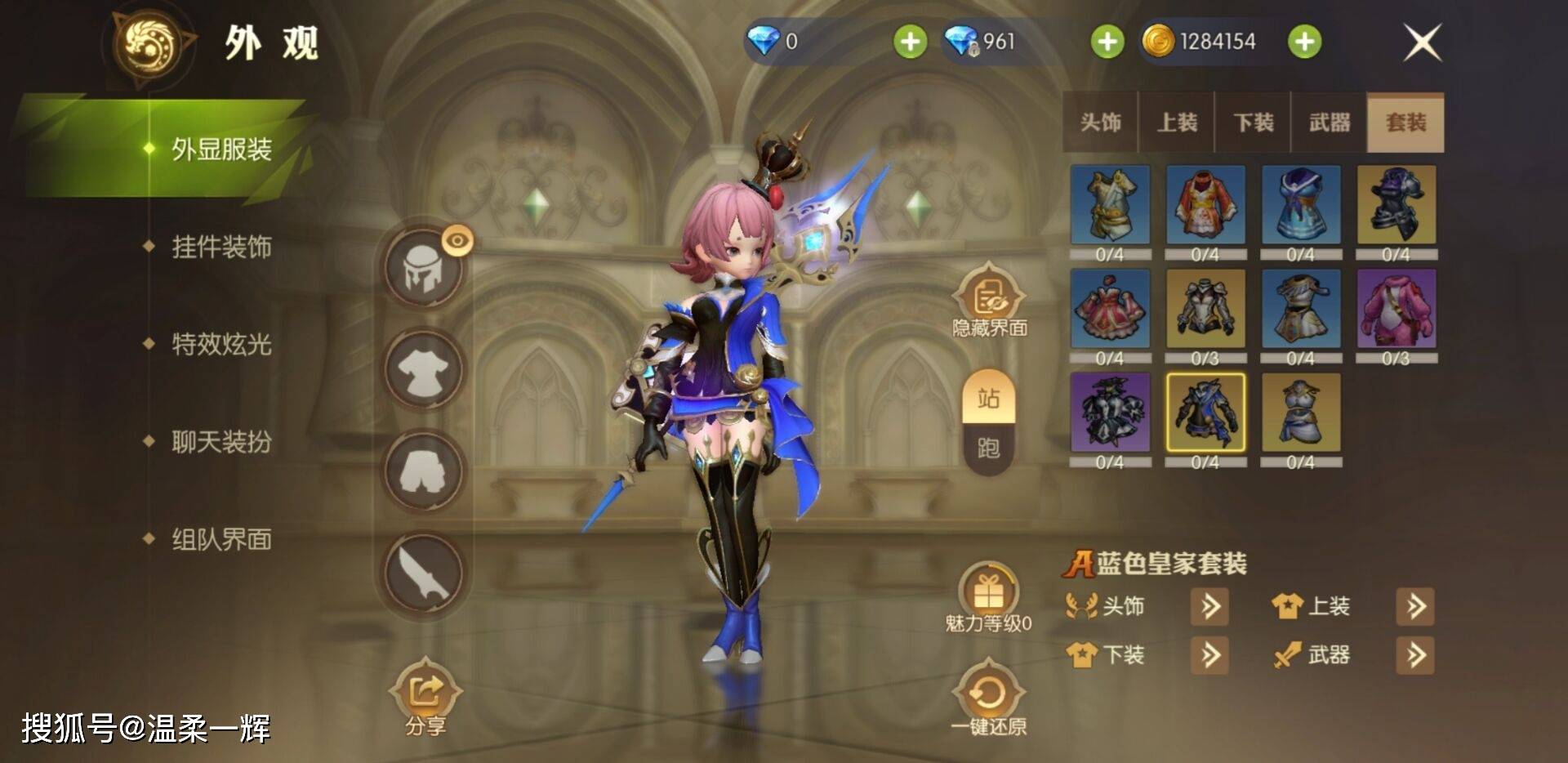This screenshot has width=1568, height=763.
Task: Switch to the 武器 tab
Action: click(x=1329, y=123)
